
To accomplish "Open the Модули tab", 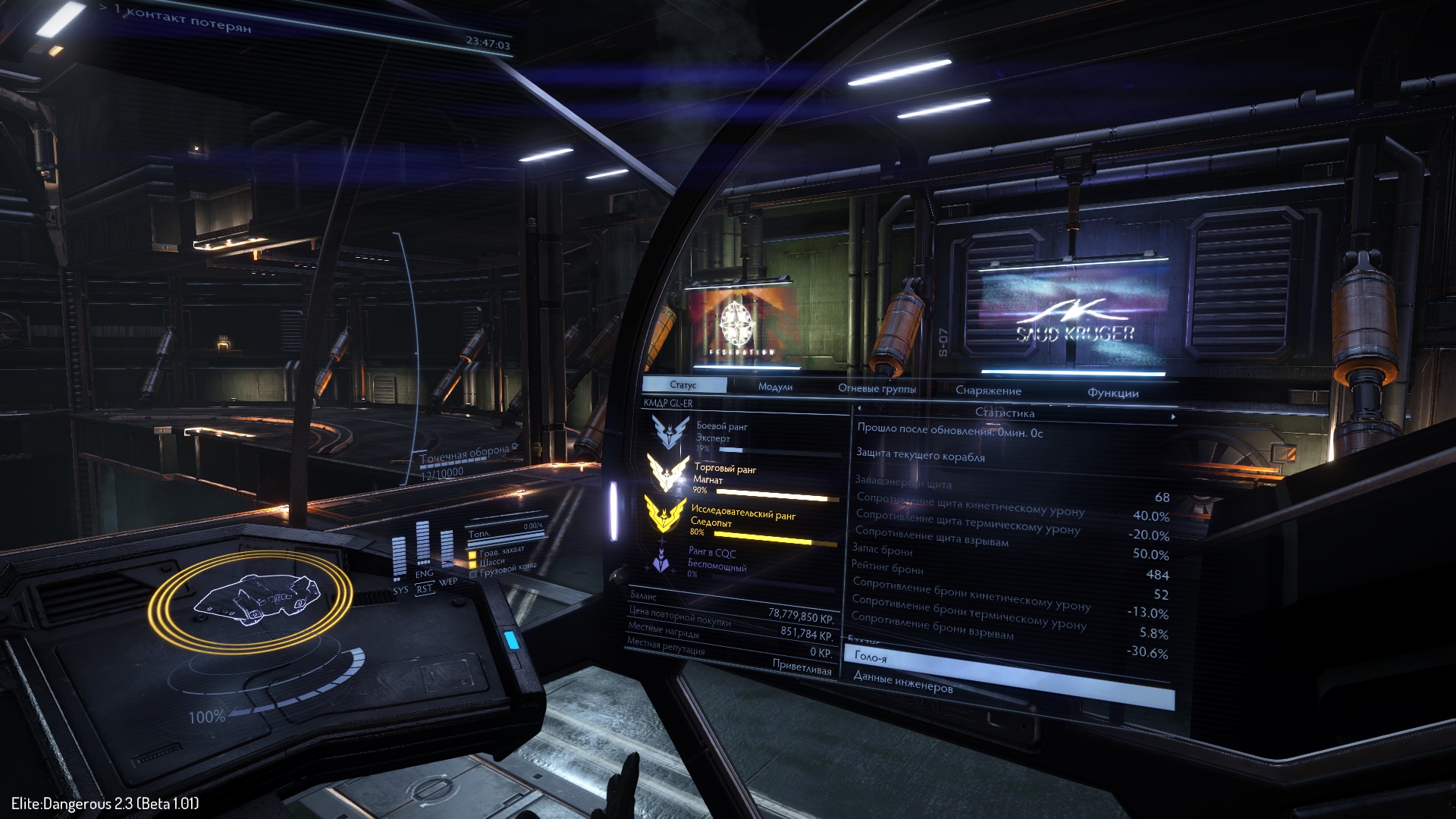I will 775,387.
